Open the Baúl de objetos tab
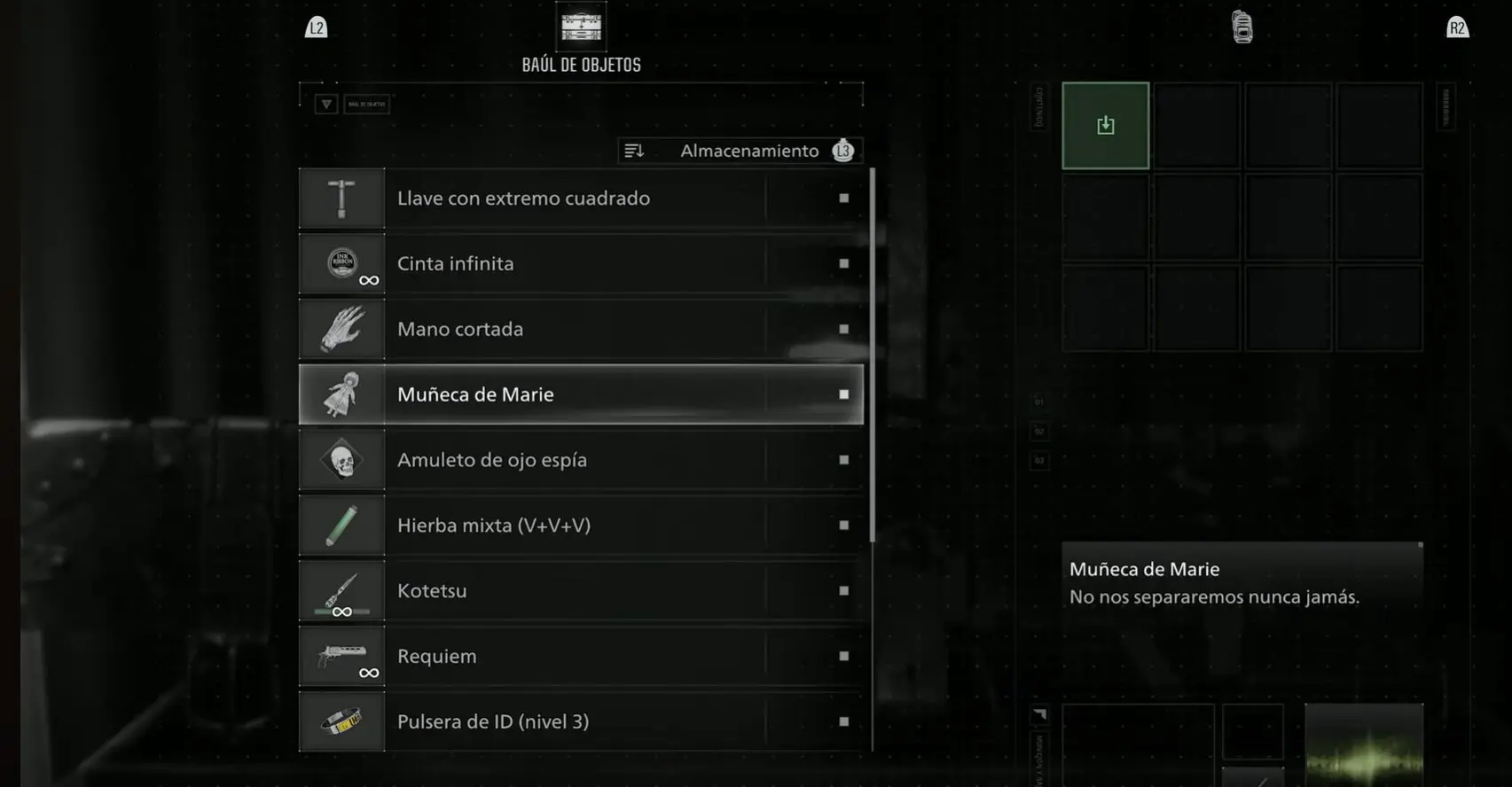Image resolution: width=1512 pixels, height=787 pixels. pyautogui.click(x=581, y=37)
